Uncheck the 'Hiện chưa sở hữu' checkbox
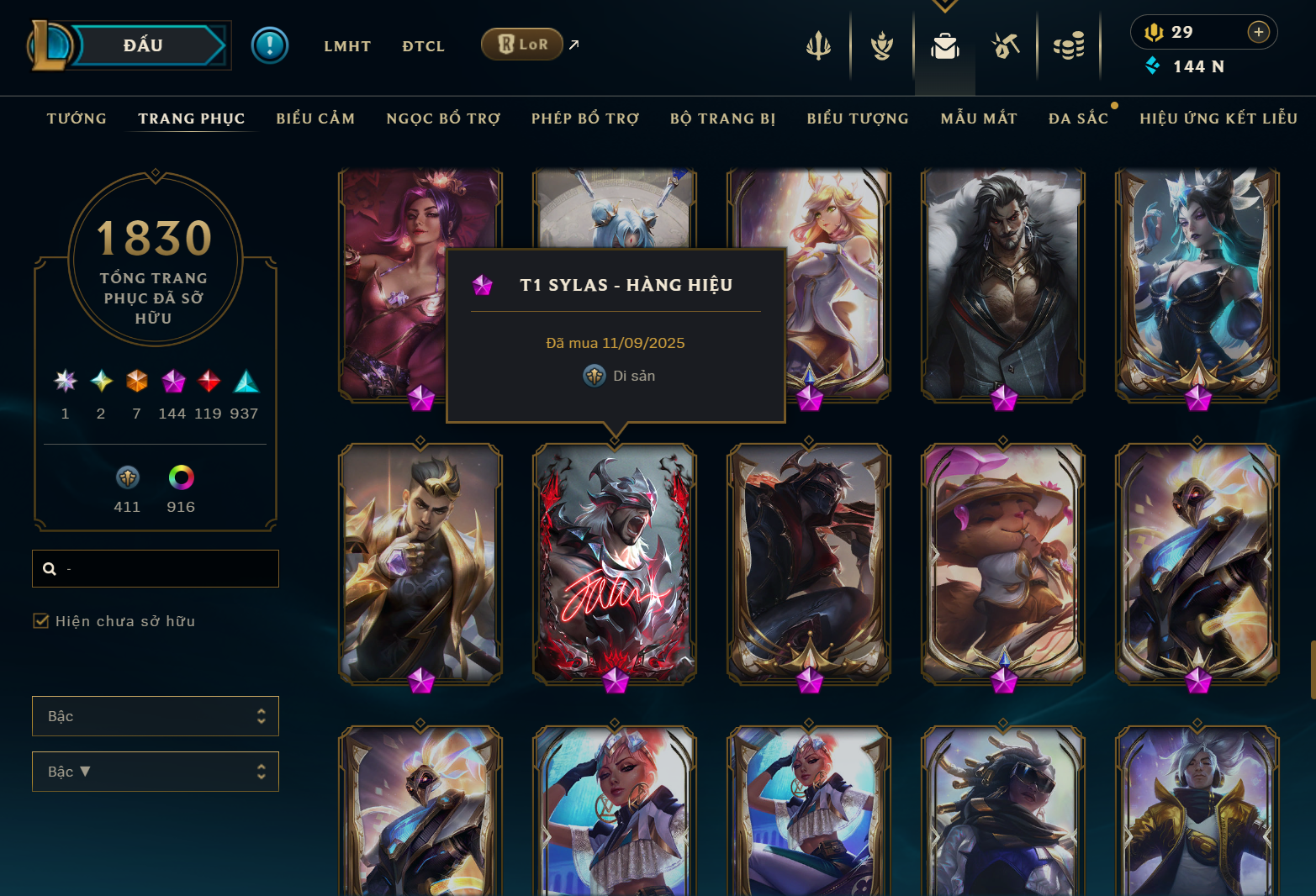This screenshot has width=1316, height=896. pyautogui.click(x=40, y=620)
